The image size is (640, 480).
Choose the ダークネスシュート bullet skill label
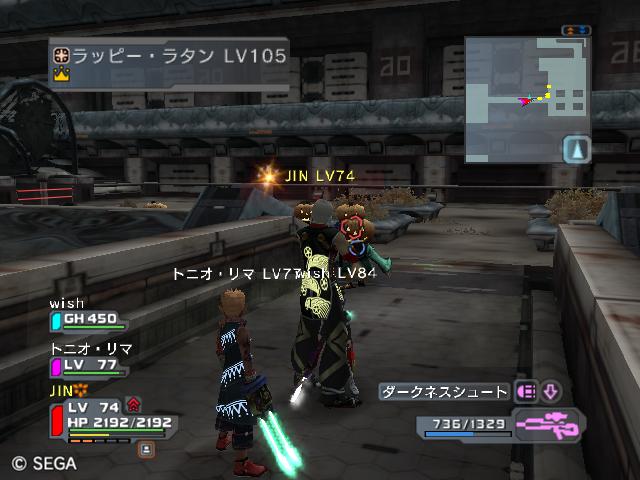click(x=445, y=392)
